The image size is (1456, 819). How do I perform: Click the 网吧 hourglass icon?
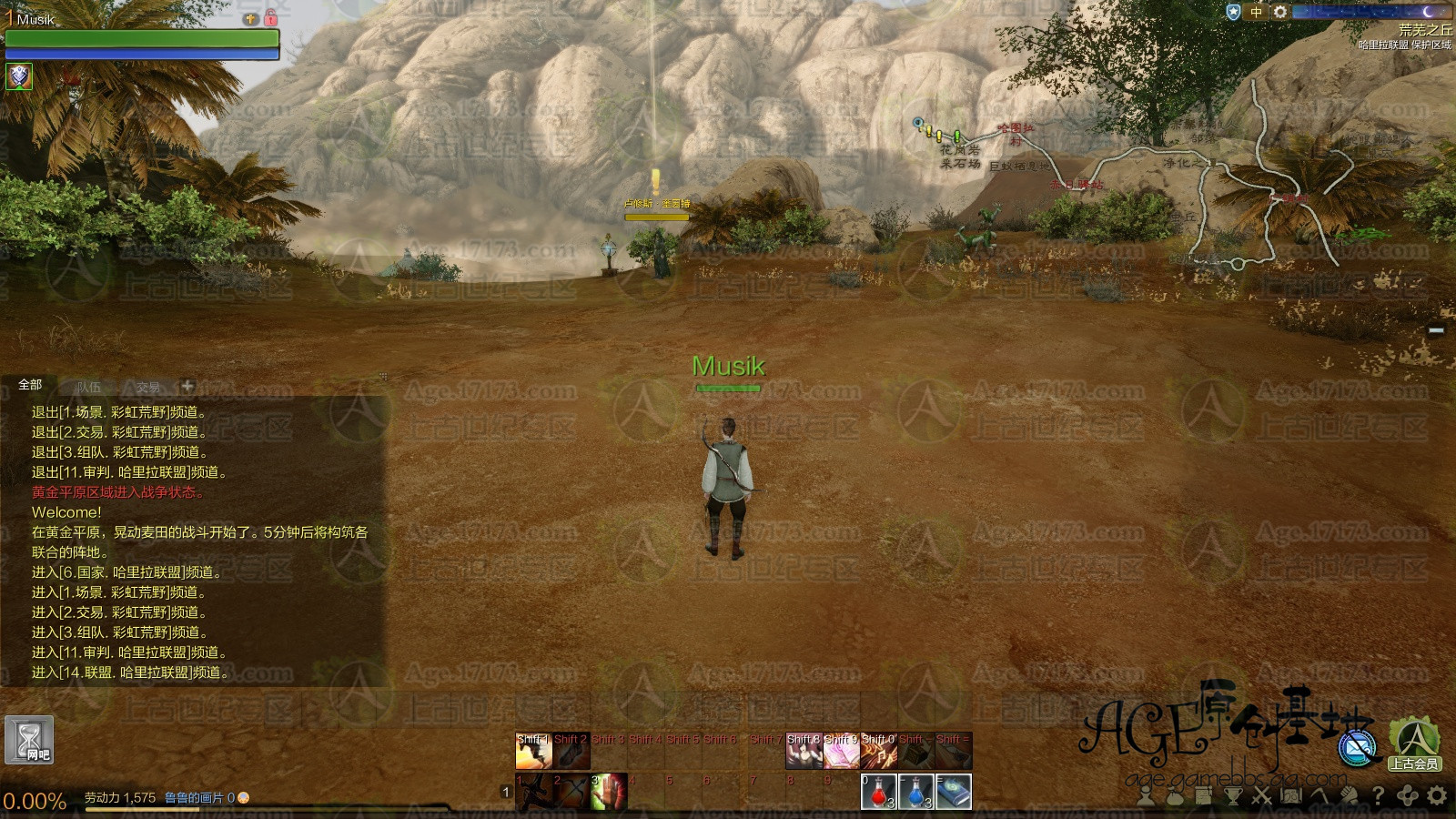pyautogui.click(x=29, y=739)
